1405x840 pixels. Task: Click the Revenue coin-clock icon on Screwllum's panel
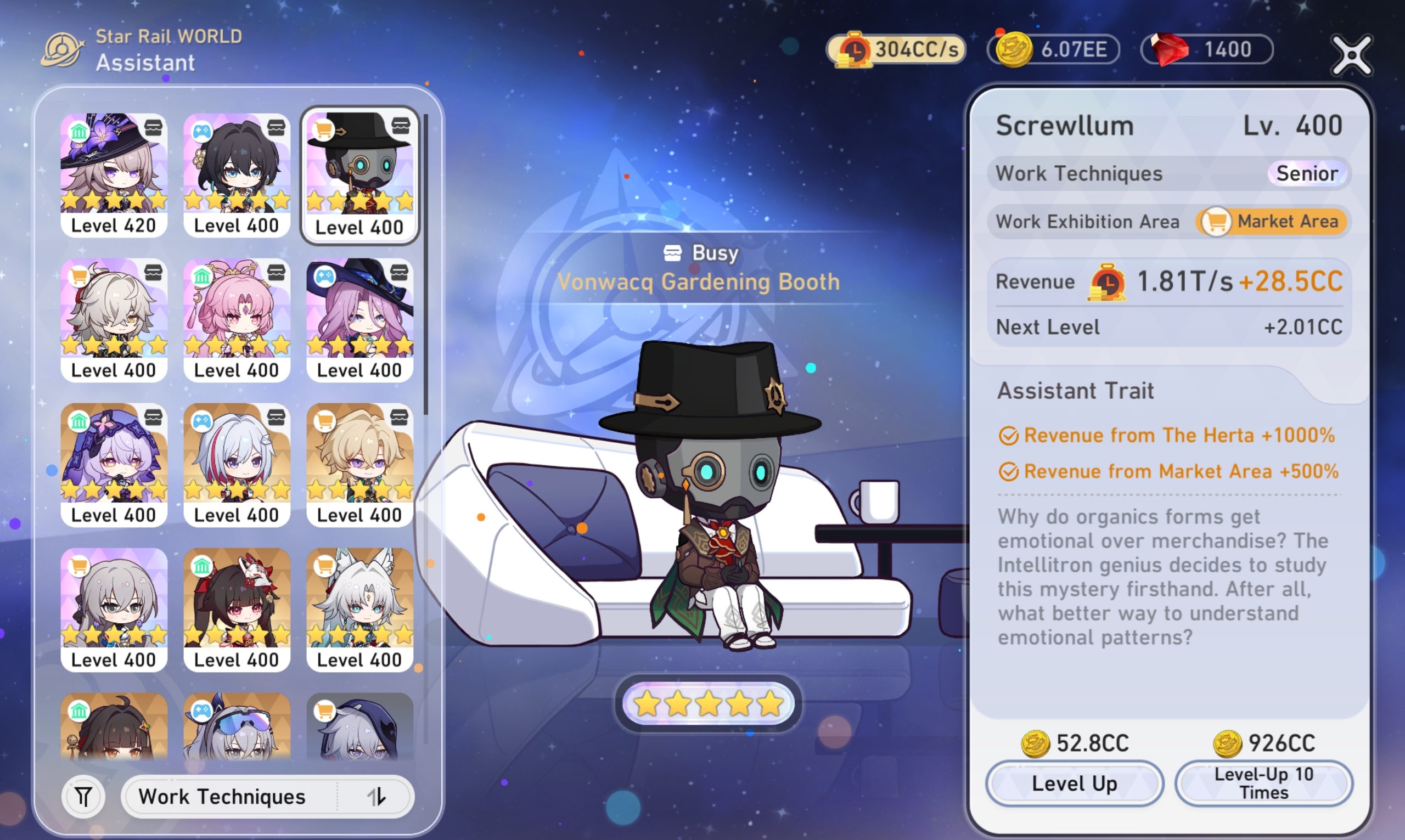1109,281
